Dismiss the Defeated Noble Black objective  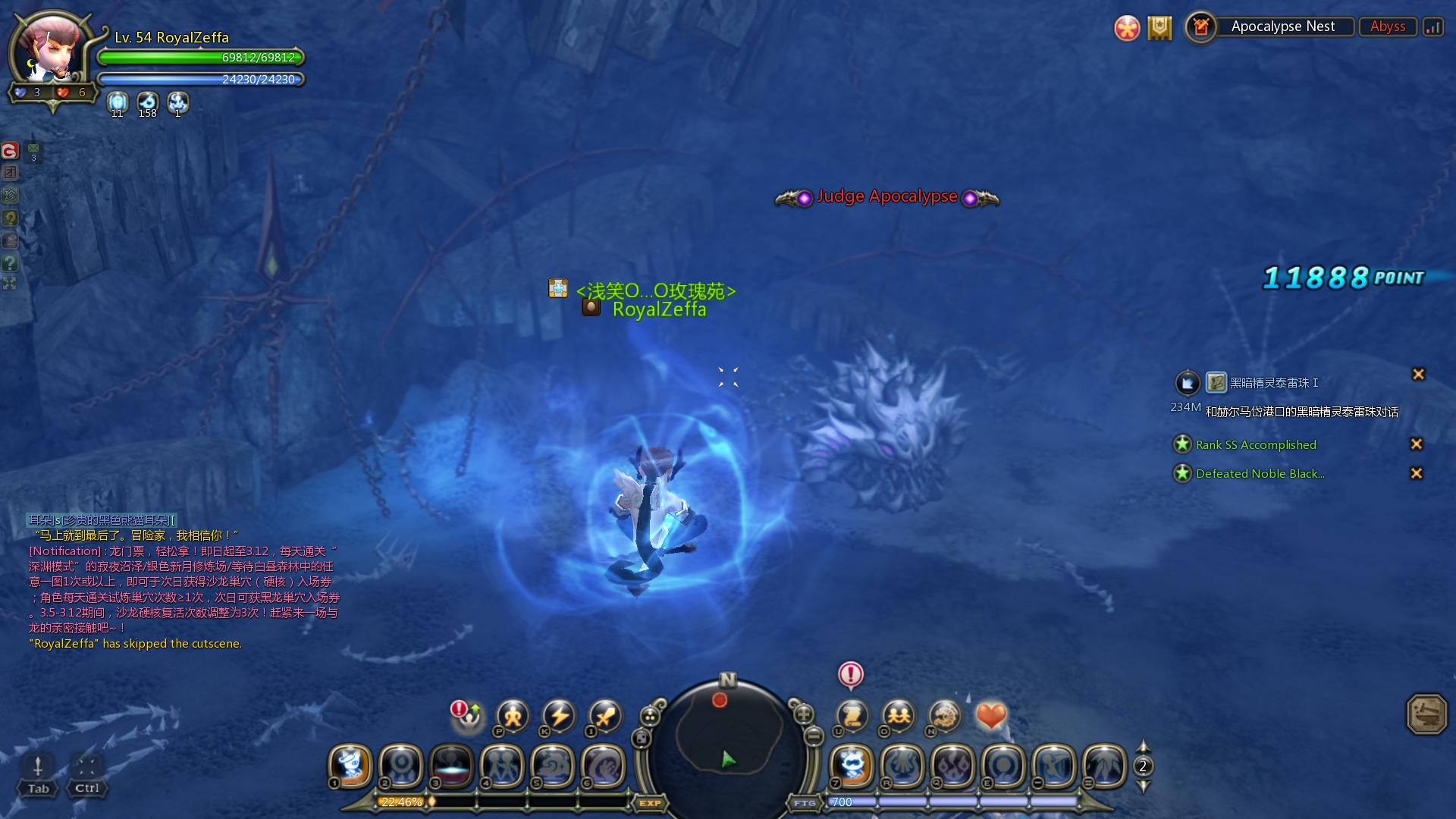click(1416, 473)
